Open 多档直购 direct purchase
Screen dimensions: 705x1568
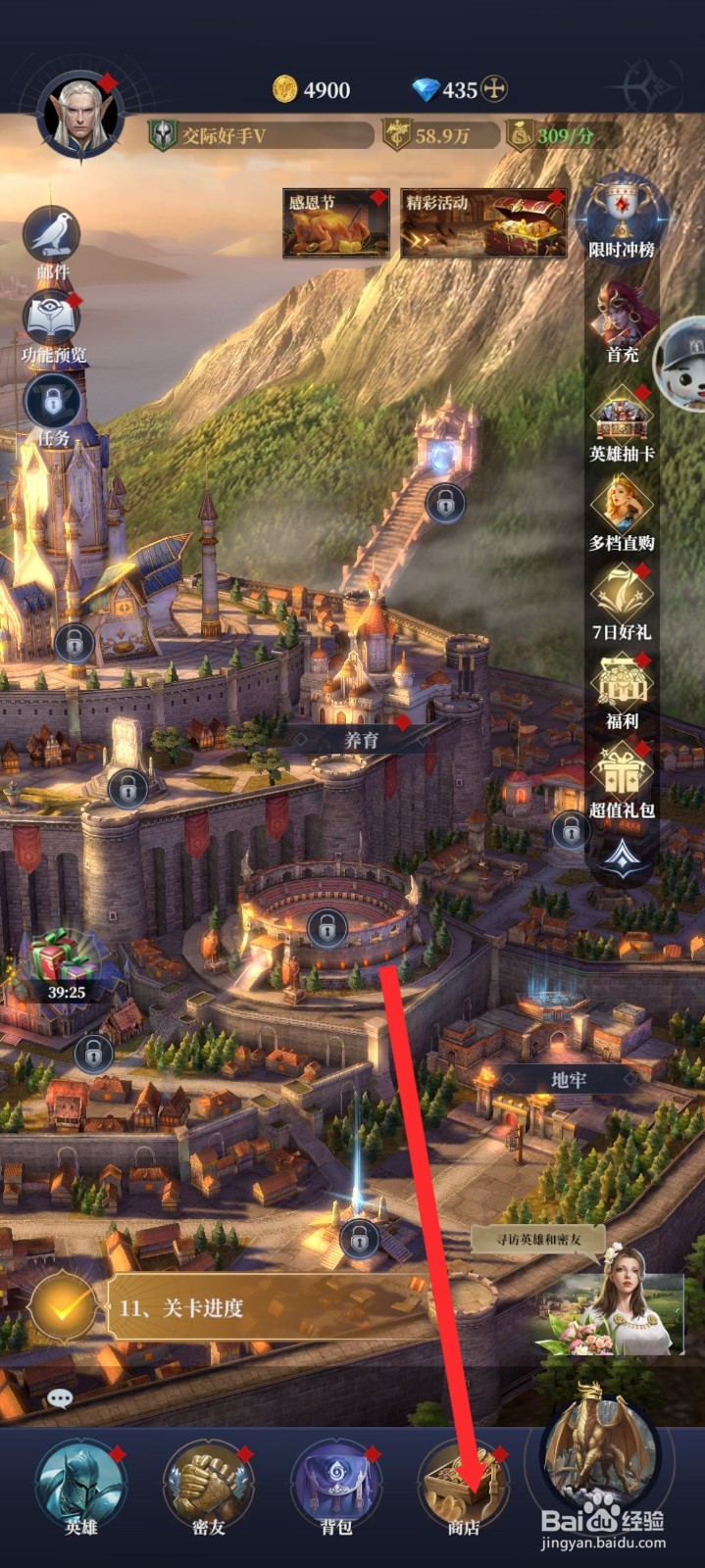pyautogui.click(x=622, y=510)
